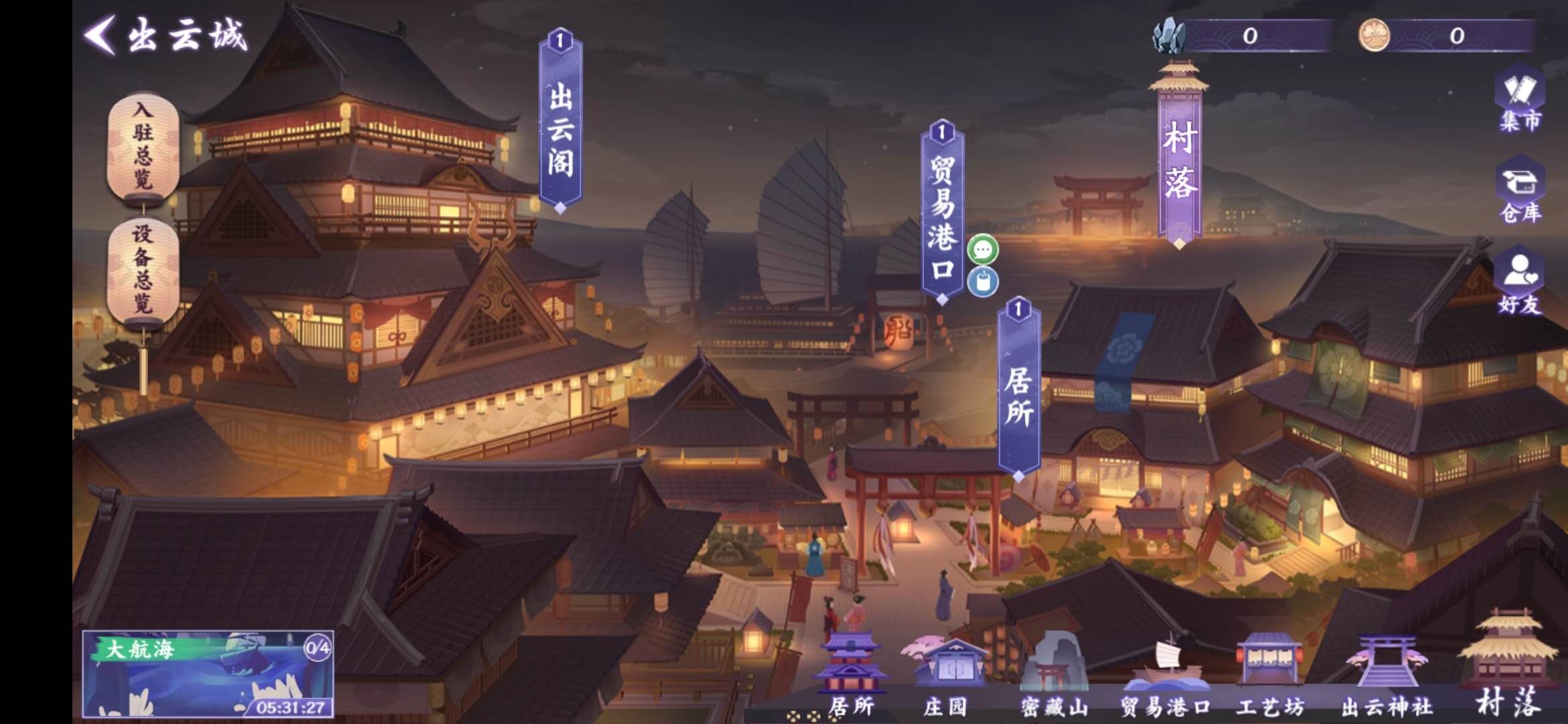
Task: Select the 居所 vertical banner
Action: pyautogui.click(x=1019, y=392)
